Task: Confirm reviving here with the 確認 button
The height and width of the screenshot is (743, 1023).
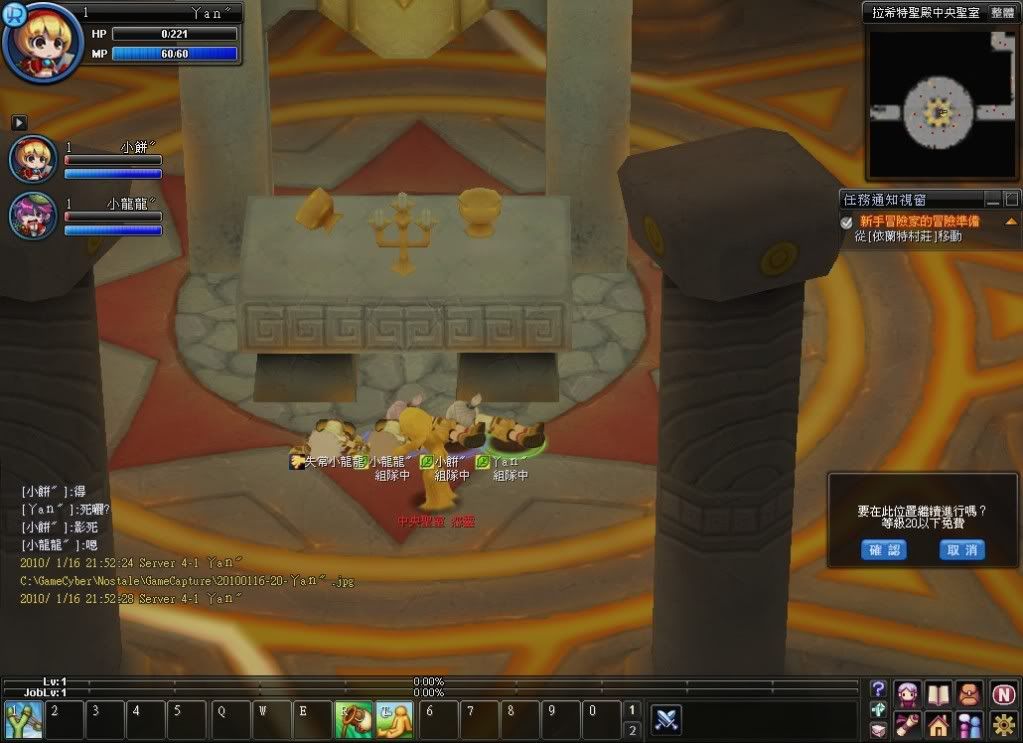Action: pos(883,550)
